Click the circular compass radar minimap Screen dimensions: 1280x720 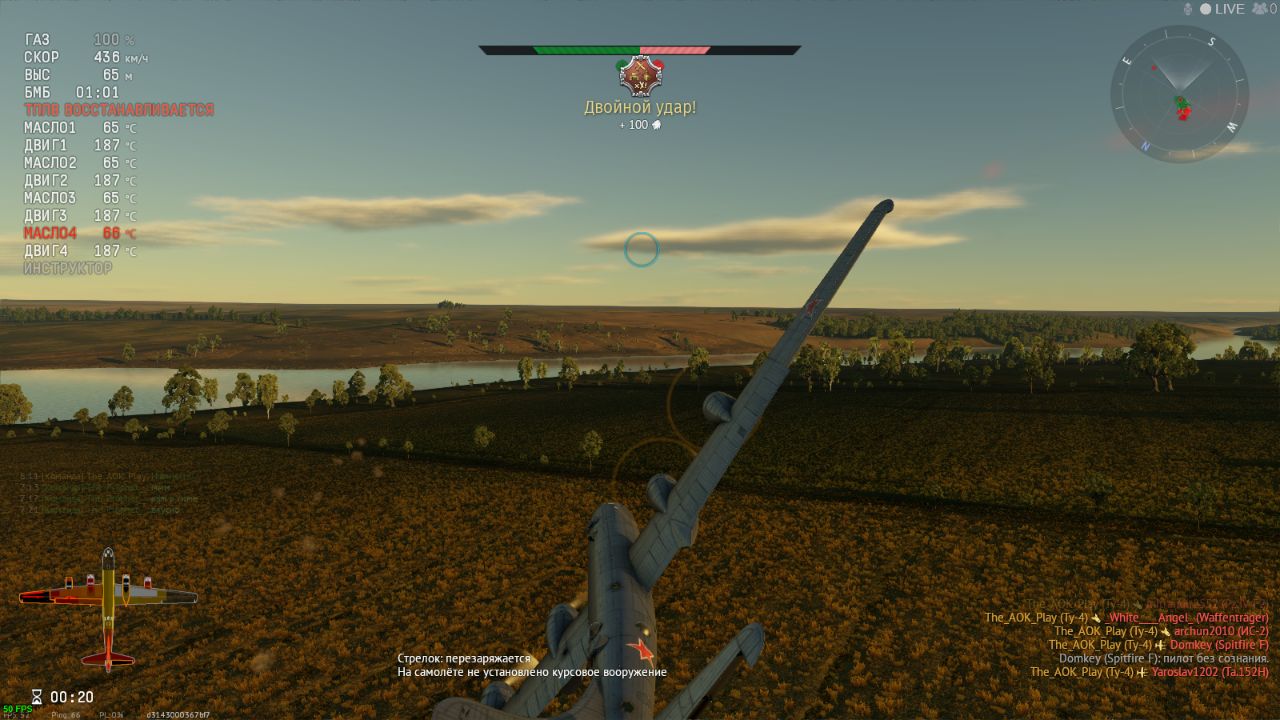point(1179,94)
